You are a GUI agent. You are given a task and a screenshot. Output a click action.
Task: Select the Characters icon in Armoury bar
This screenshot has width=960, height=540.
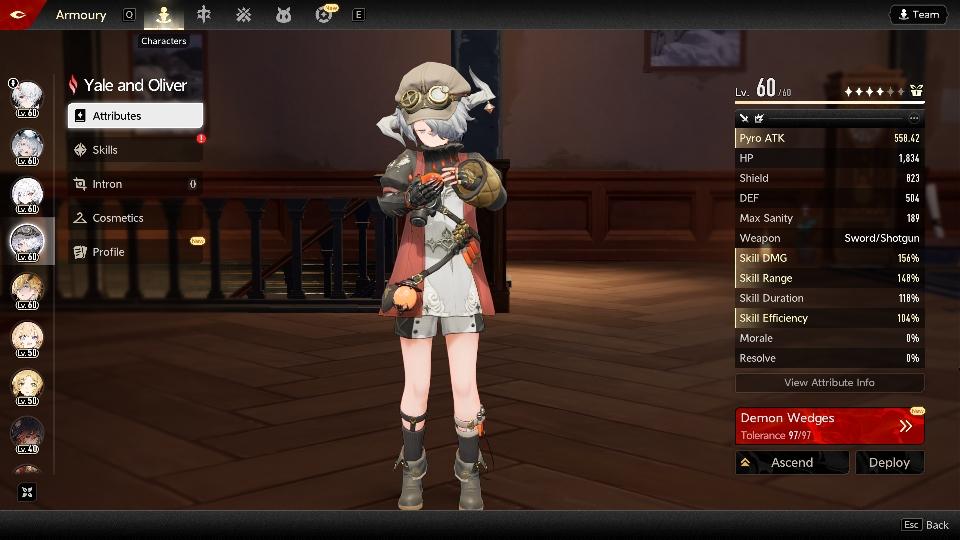point(164,15)
